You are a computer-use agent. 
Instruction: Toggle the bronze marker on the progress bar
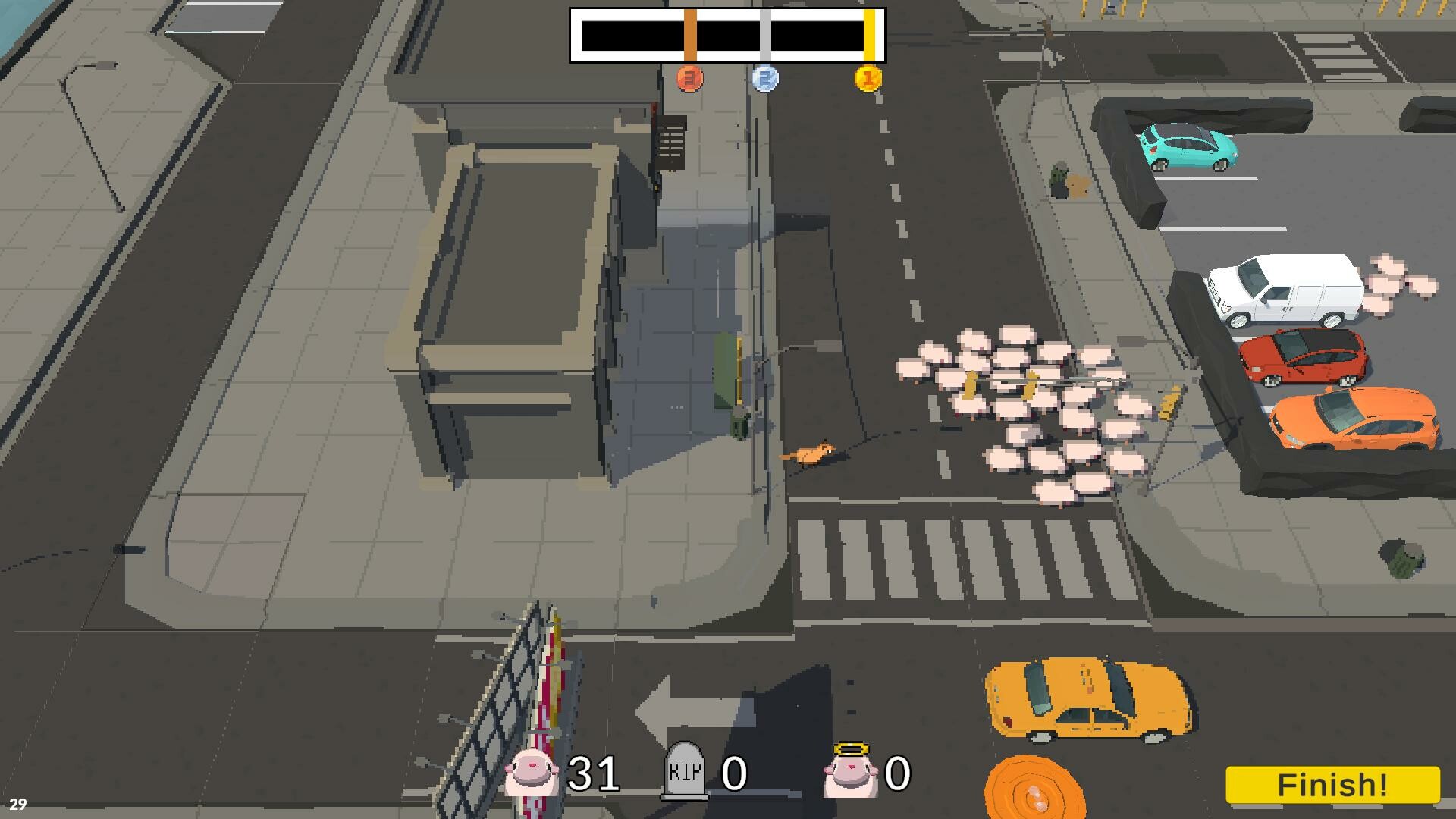tap(689, 34)
